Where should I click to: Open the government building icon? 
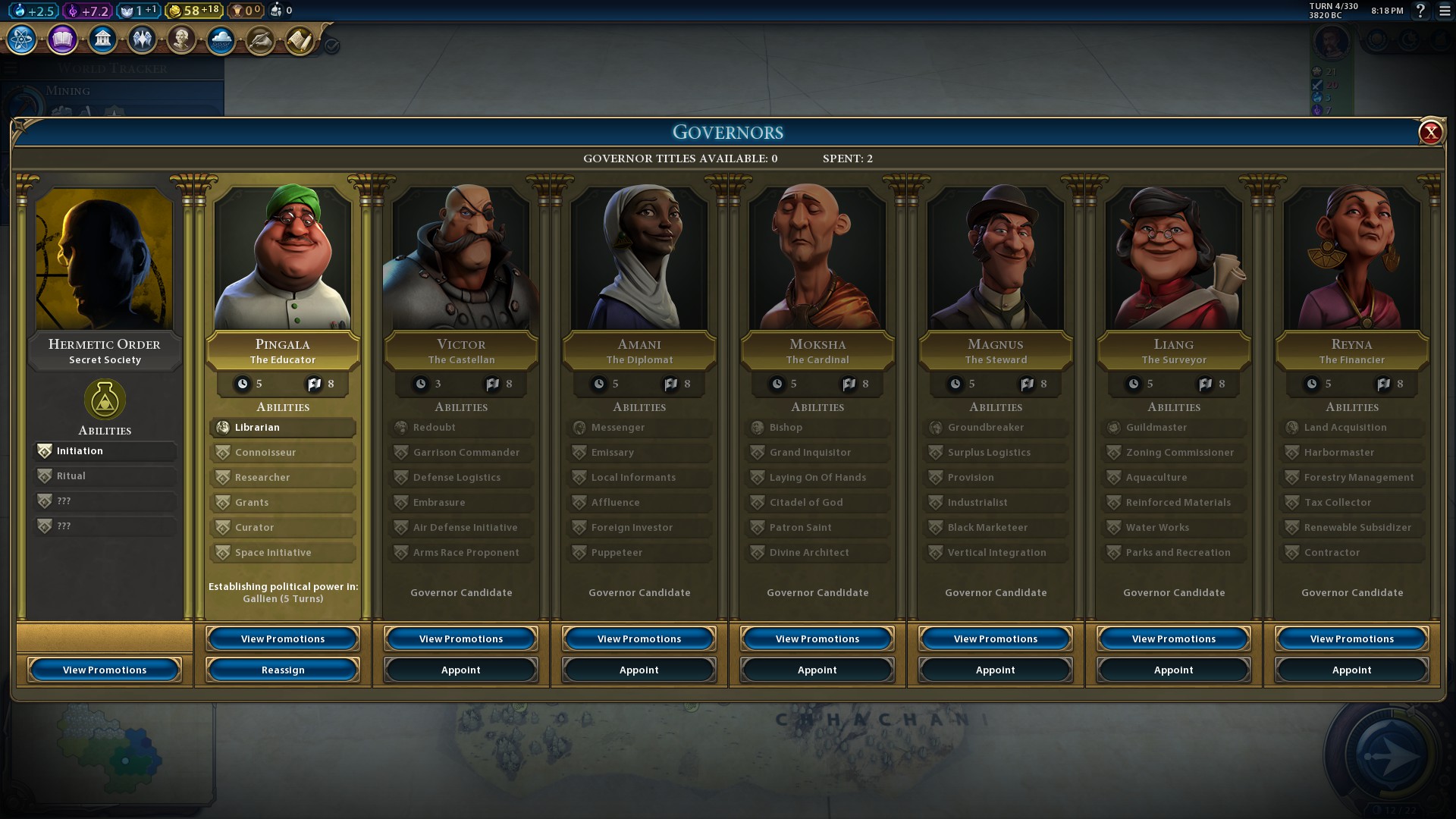102,39
